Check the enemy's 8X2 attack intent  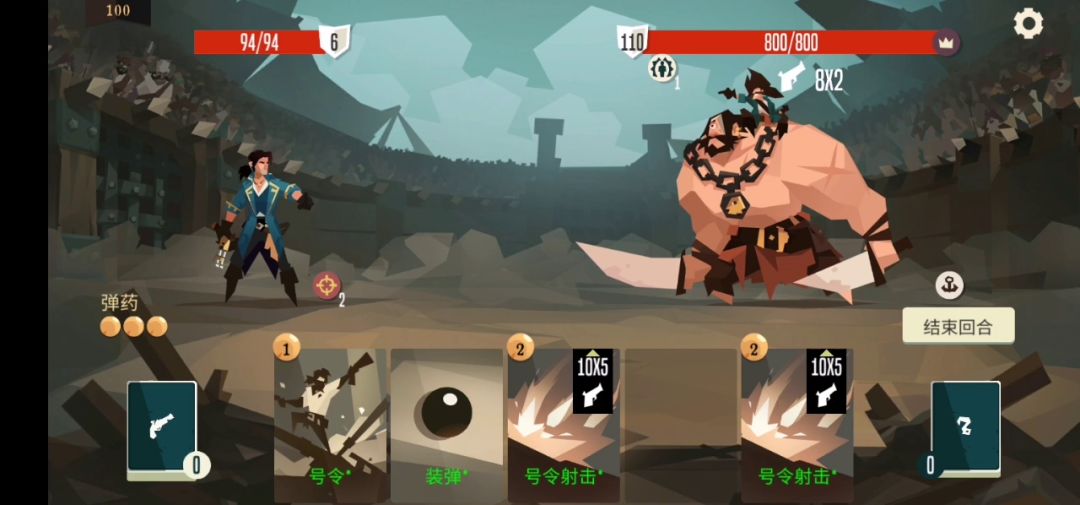(810, 80)
